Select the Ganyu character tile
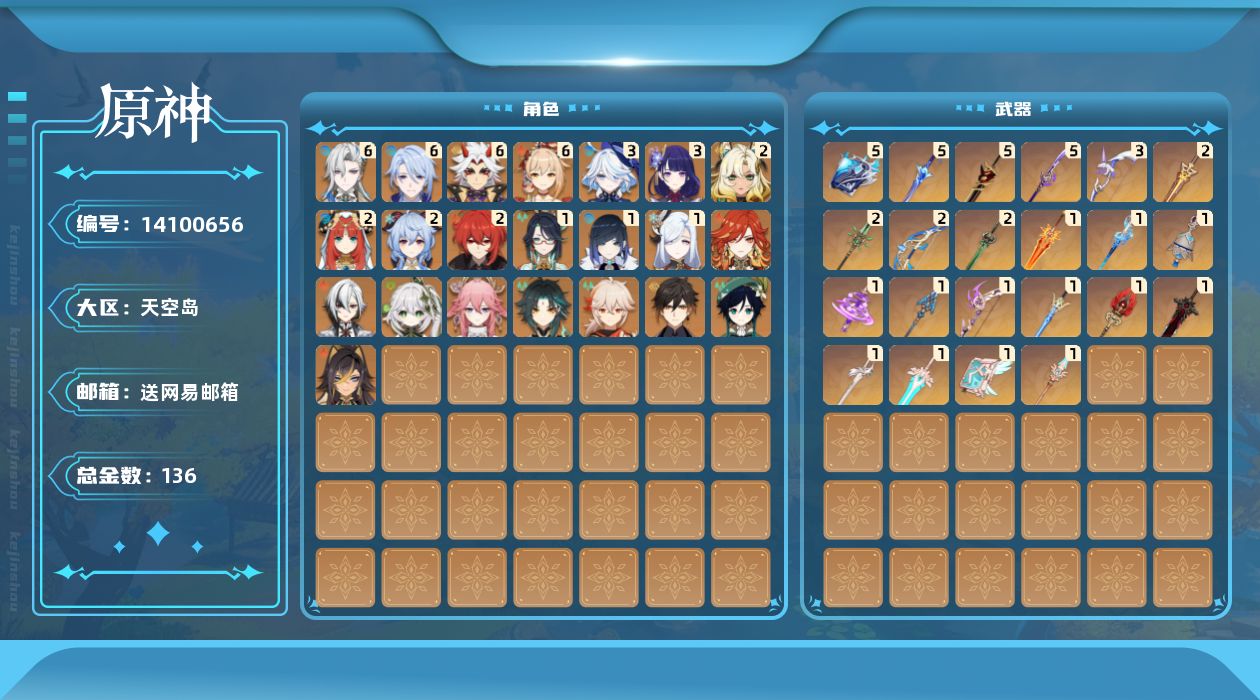 [x=412, y=240]
